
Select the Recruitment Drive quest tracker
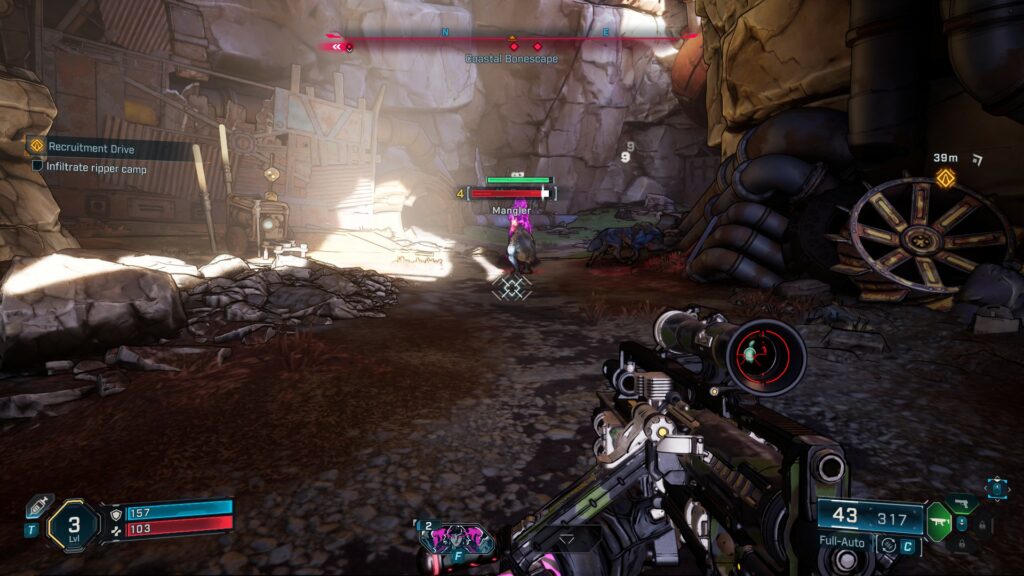(x=90, y=148)
